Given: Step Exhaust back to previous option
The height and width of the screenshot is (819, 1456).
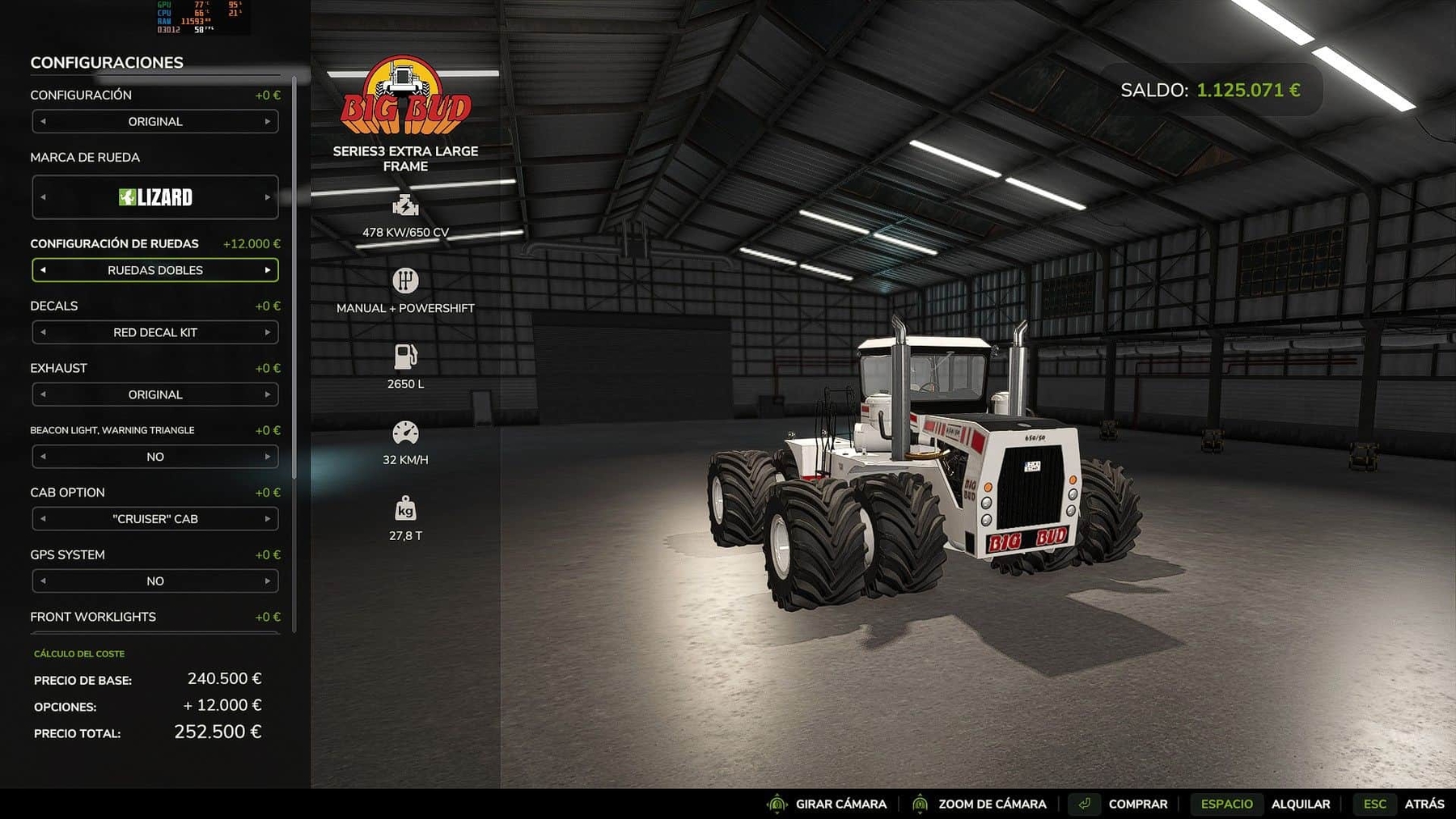Looking at the screenshot, I should pyautogui.click(x=43, y=395).
